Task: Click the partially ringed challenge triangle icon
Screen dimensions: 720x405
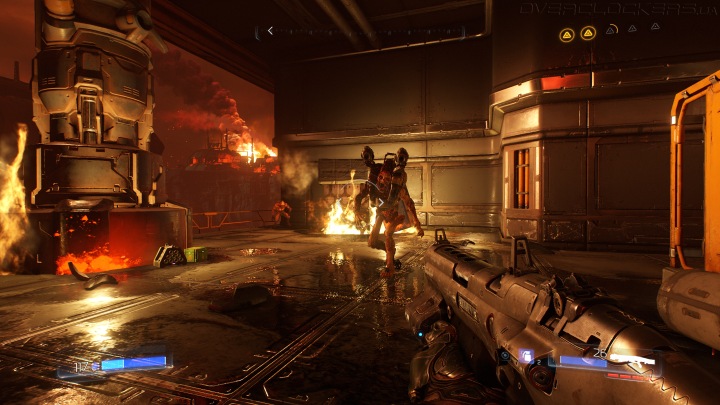Action: (x=609, y=32)
